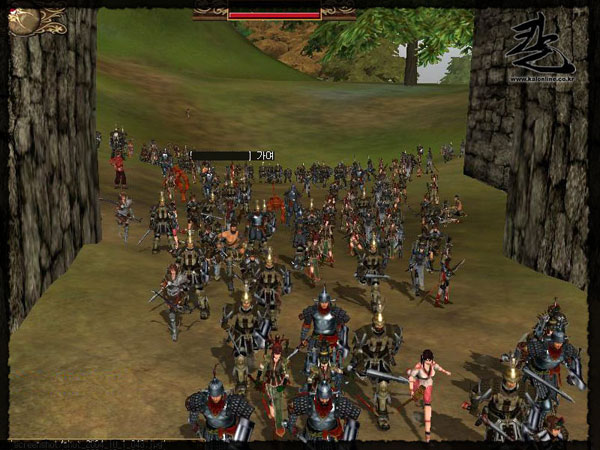600x450 pixels.
Task: Click the ornate round emblem in the corner
Action: (24, 21)
